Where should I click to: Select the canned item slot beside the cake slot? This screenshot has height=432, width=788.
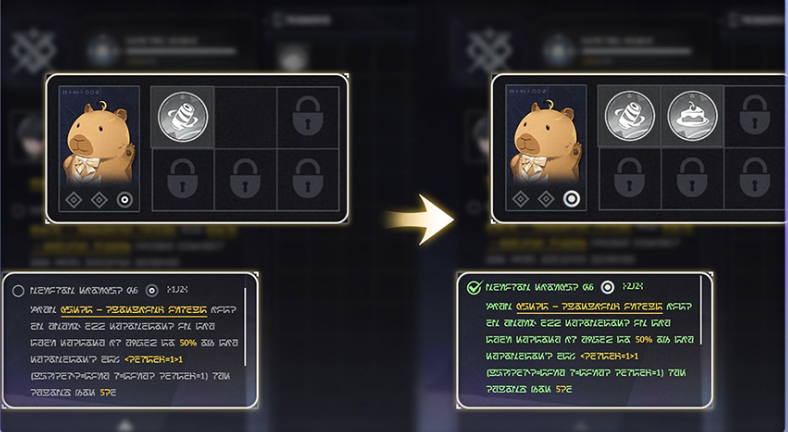pyautogui.click(x=630, y=116)
